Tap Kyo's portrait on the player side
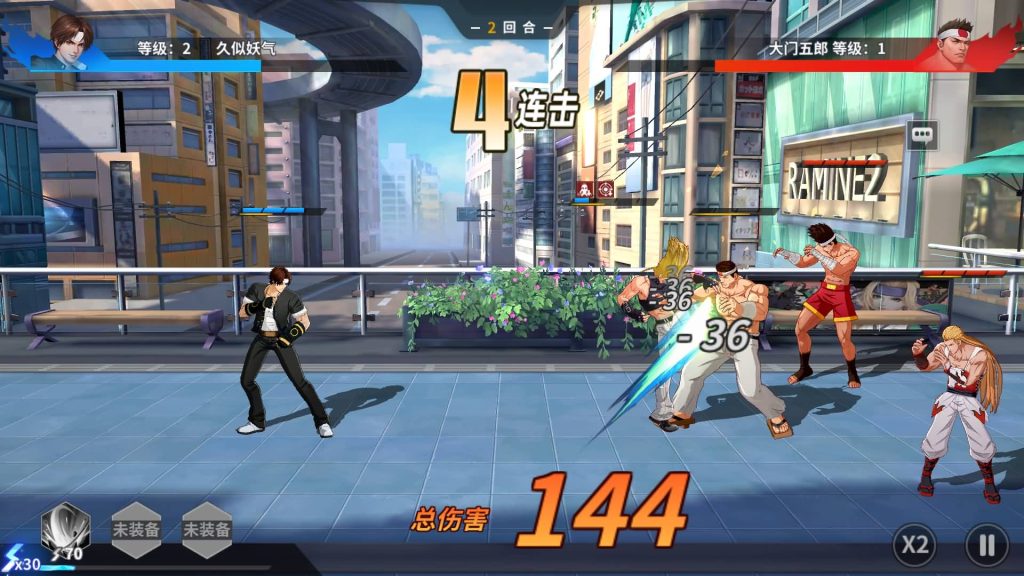The image size is (1024, 576). tap(70, 40)
